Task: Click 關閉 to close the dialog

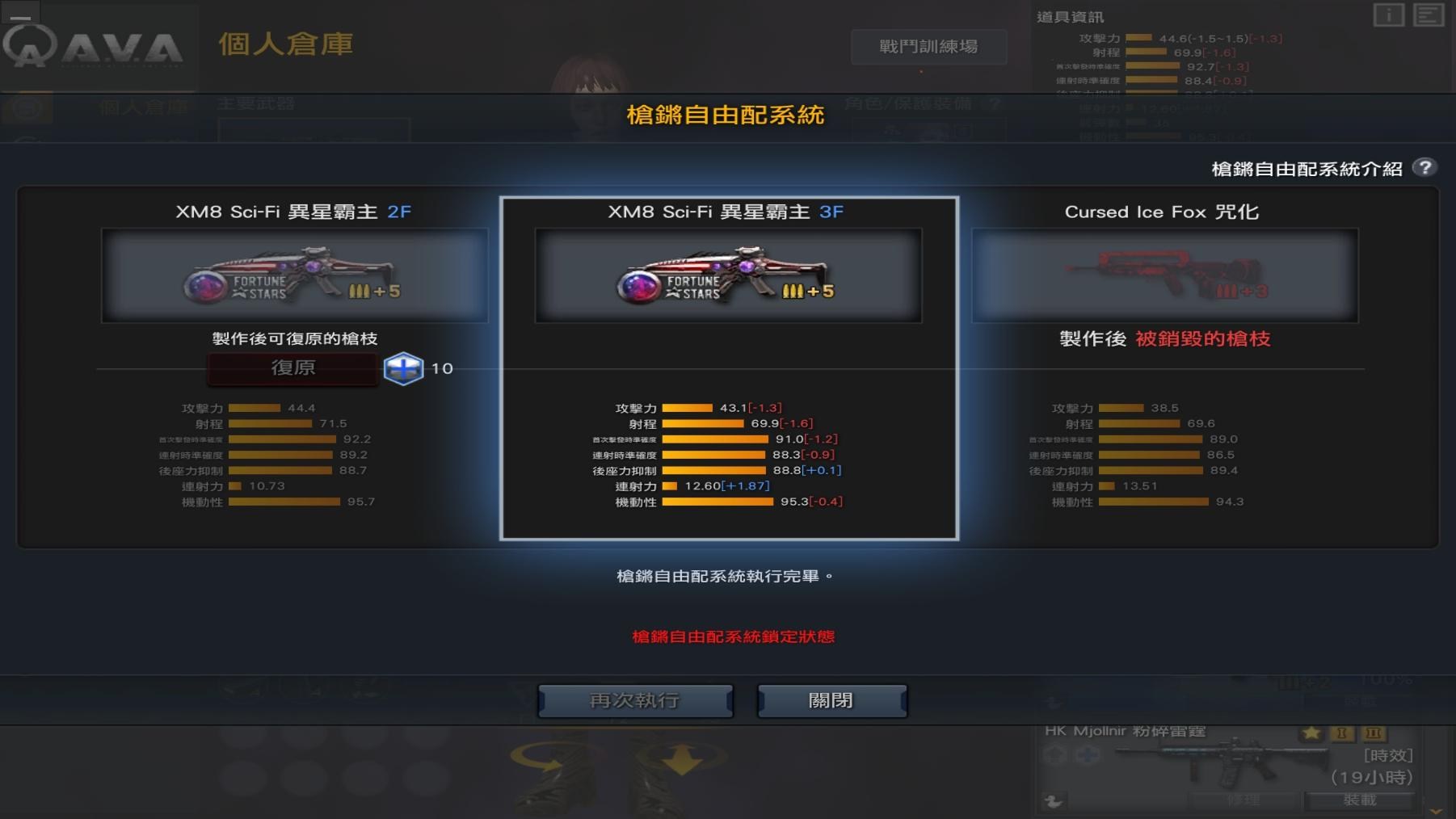Action: coord(831,700)
